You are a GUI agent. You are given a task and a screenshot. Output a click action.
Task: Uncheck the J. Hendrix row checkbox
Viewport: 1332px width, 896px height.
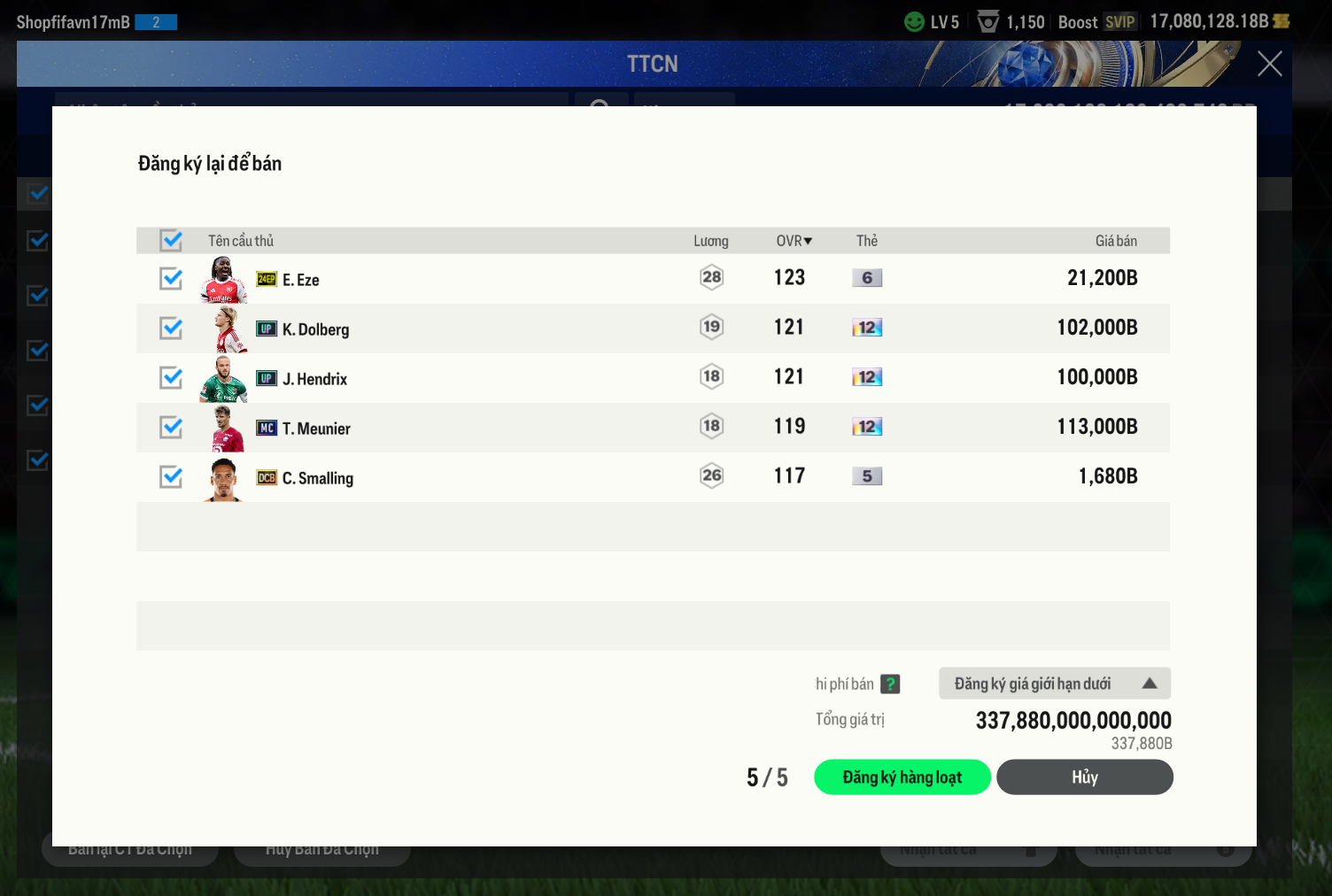[171, 378]
